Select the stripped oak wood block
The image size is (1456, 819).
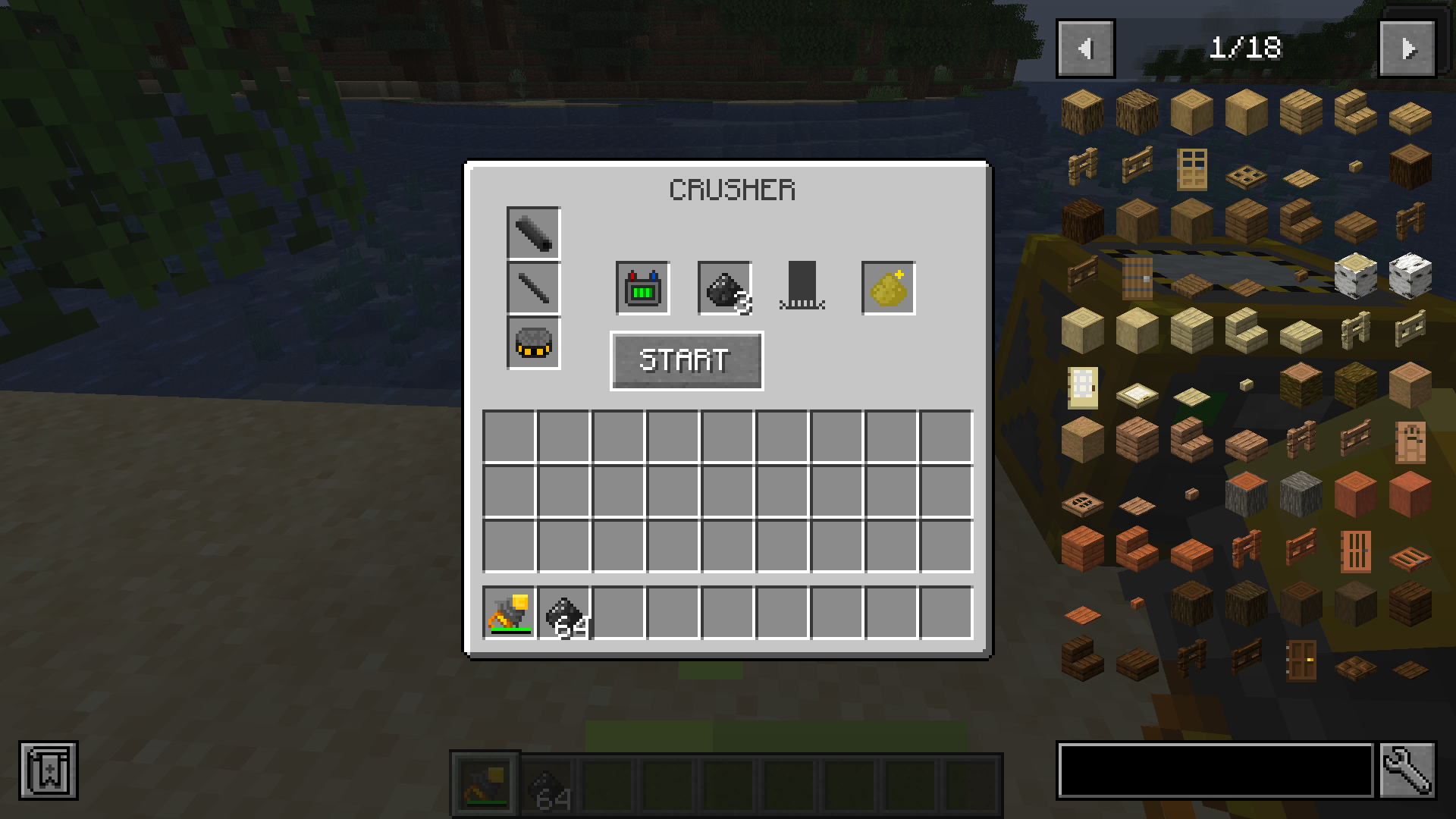coord(1246,112)
